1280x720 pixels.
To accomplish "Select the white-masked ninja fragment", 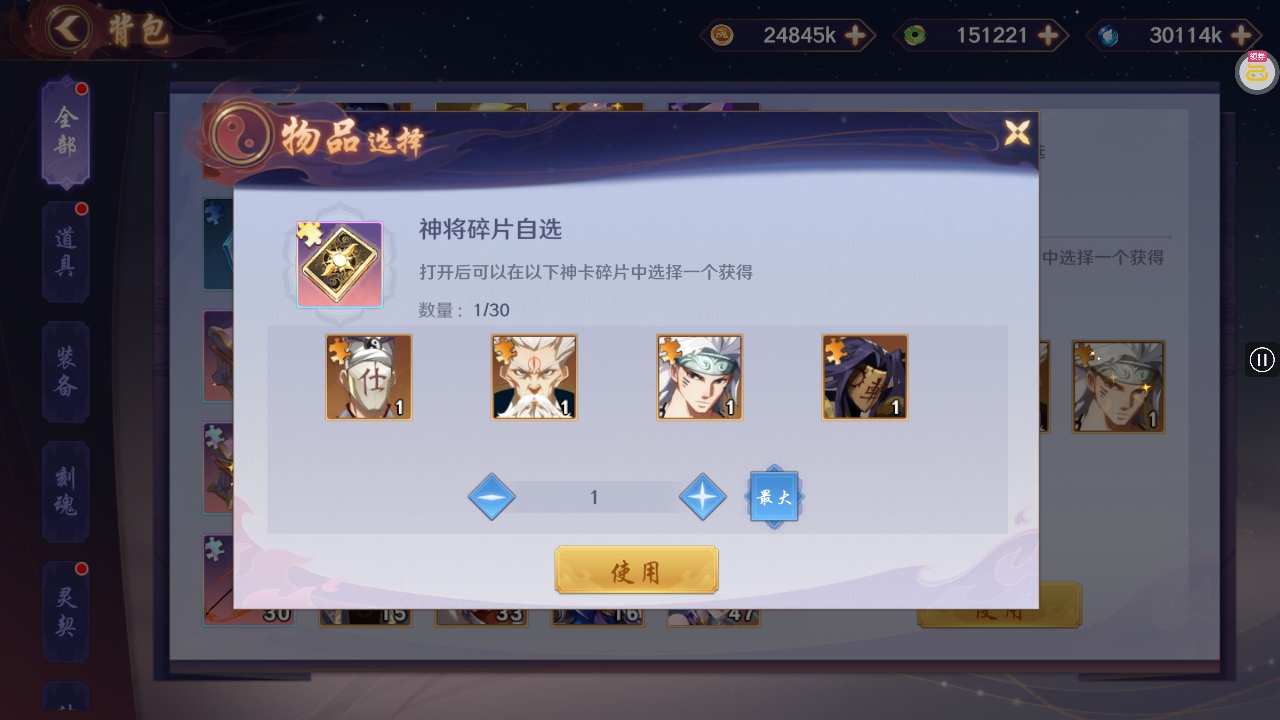I will (x=368, y=378).
